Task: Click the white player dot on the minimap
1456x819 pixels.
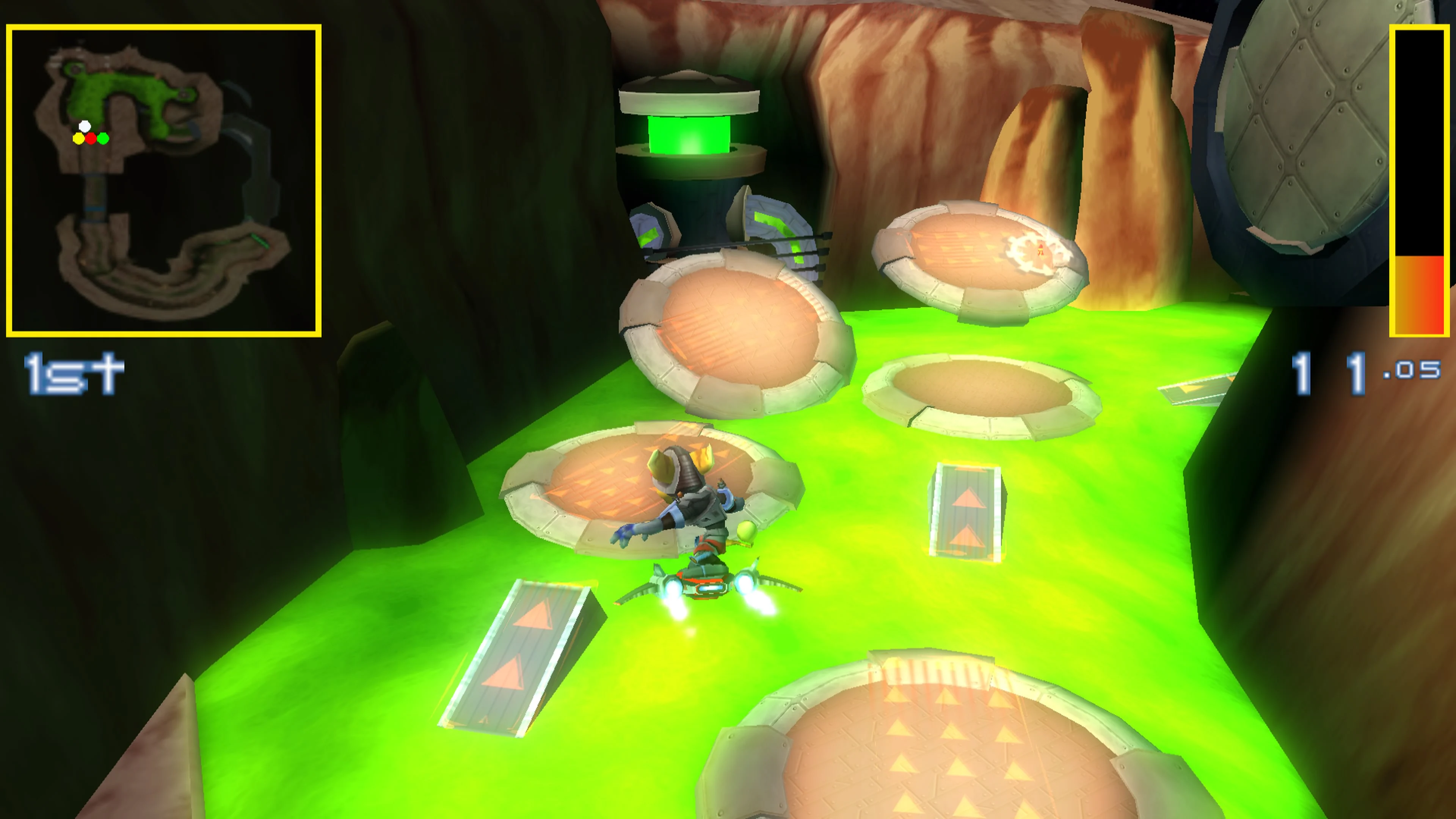Action: [x=85, y=127]
